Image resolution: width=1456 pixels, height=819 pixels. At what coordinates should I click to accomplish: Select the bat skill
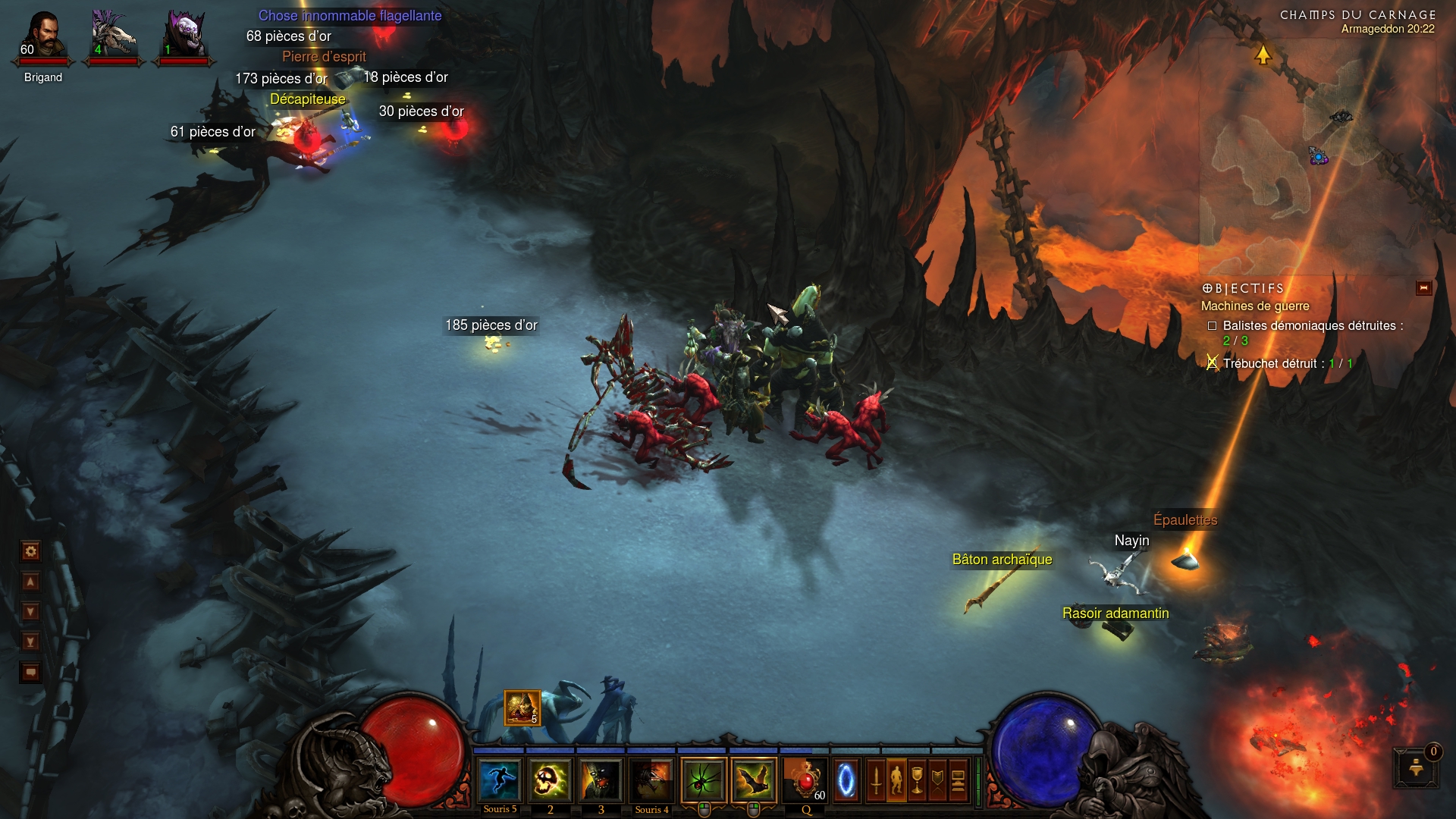(755, 780)
